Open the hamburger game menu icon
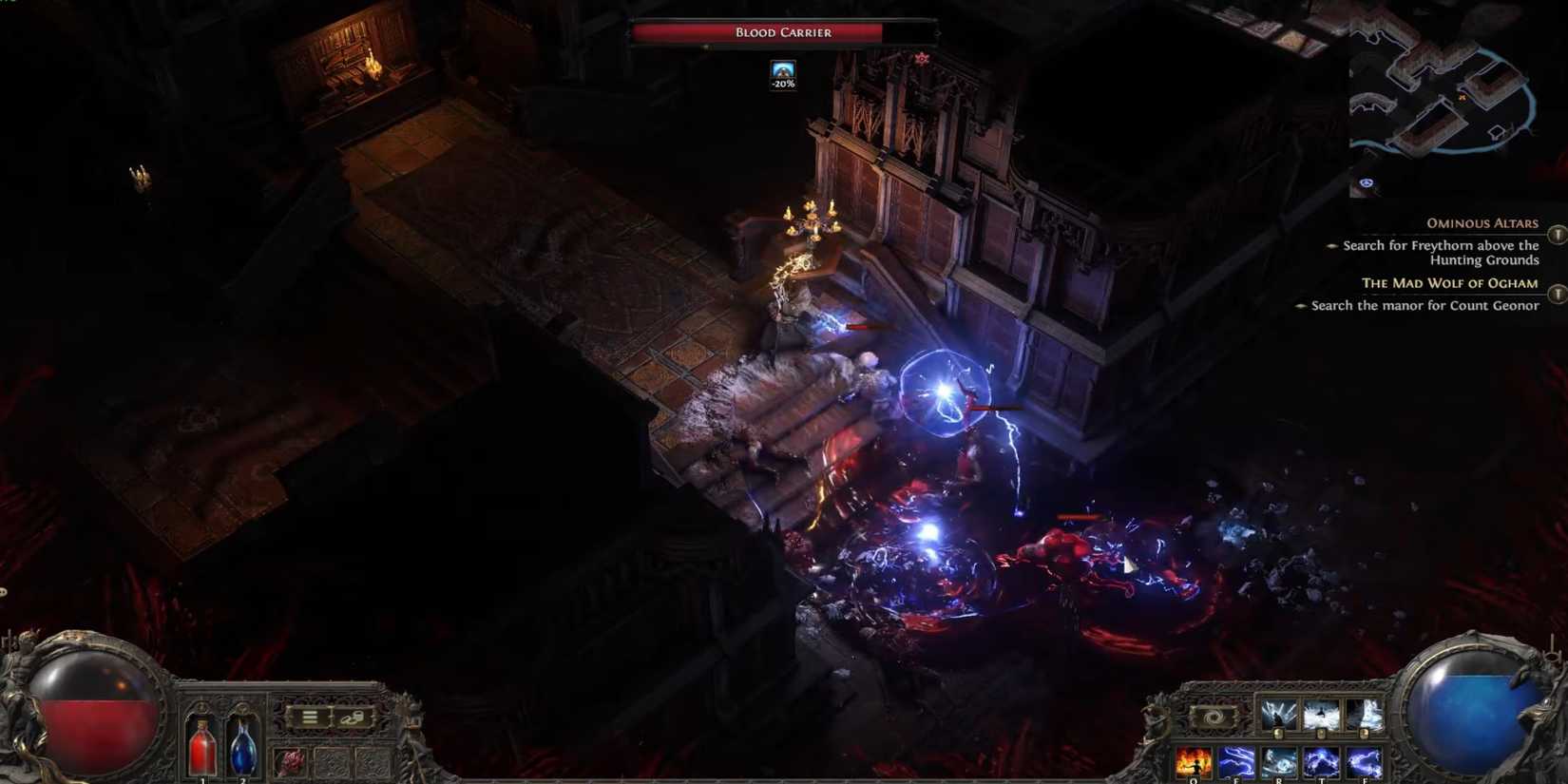The image size is (1568, 784). [x=309, y=716]
